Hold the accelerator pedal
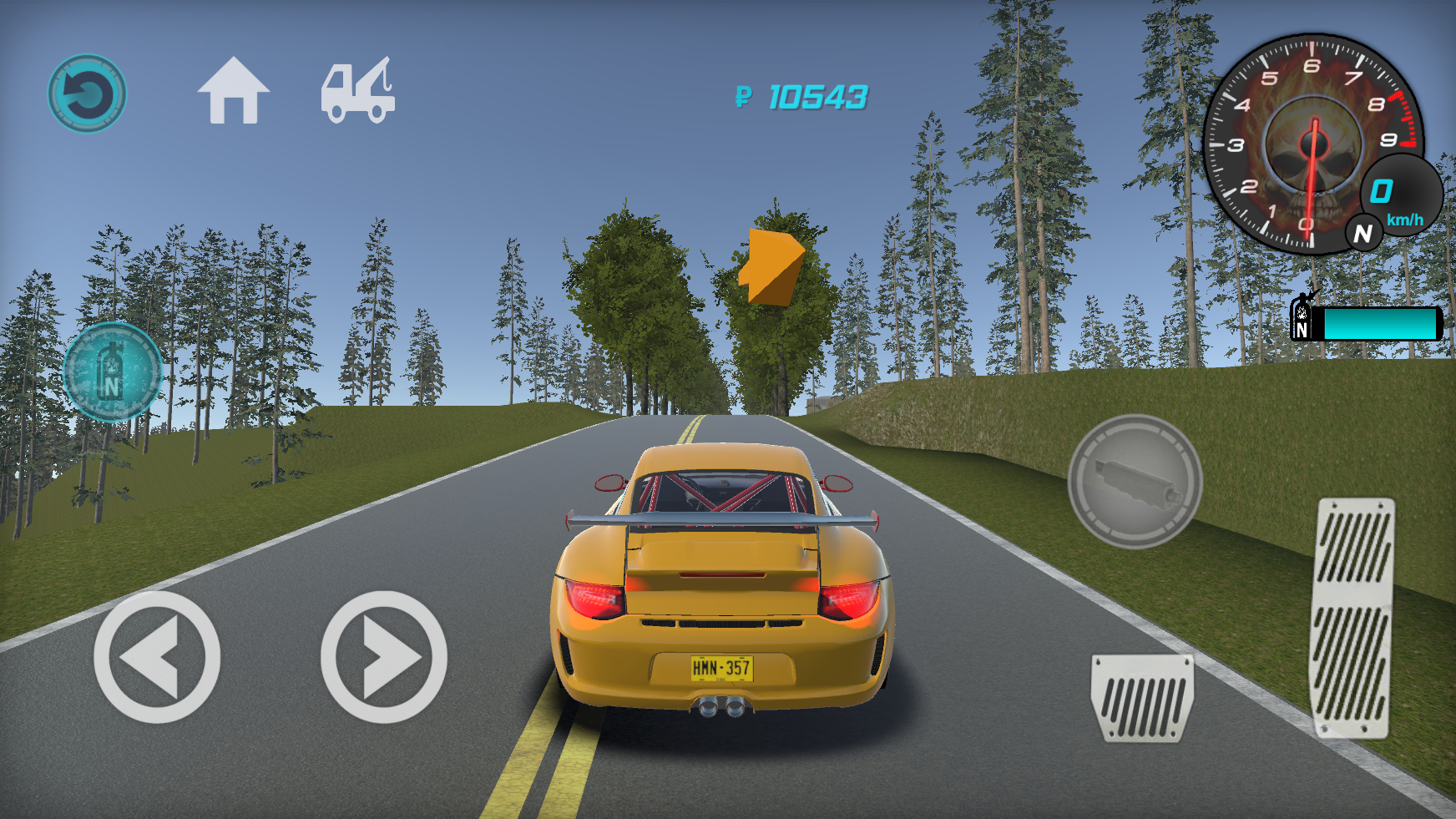Screen dimensions: 1456x819 tap(1351, 618)
